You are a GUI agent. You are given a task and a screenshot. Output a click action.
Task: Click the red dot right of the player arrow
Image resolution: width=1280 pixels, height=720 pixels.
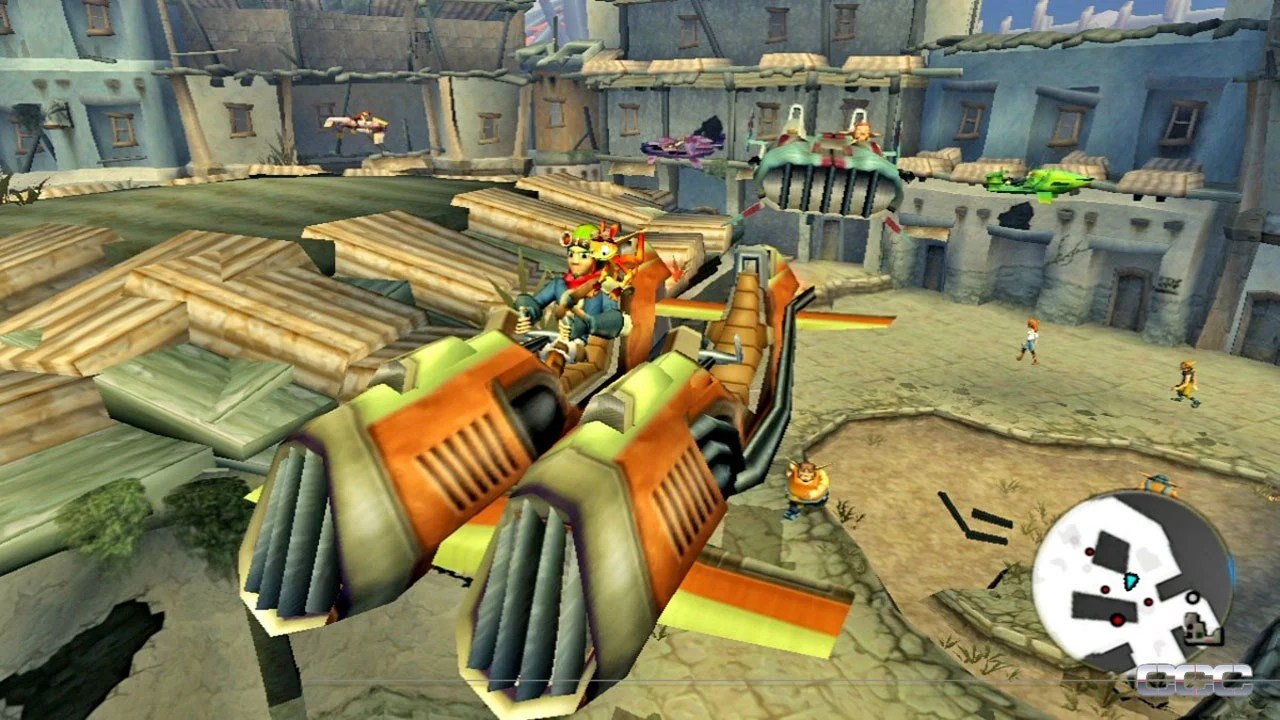click(x=1148, y=602)
